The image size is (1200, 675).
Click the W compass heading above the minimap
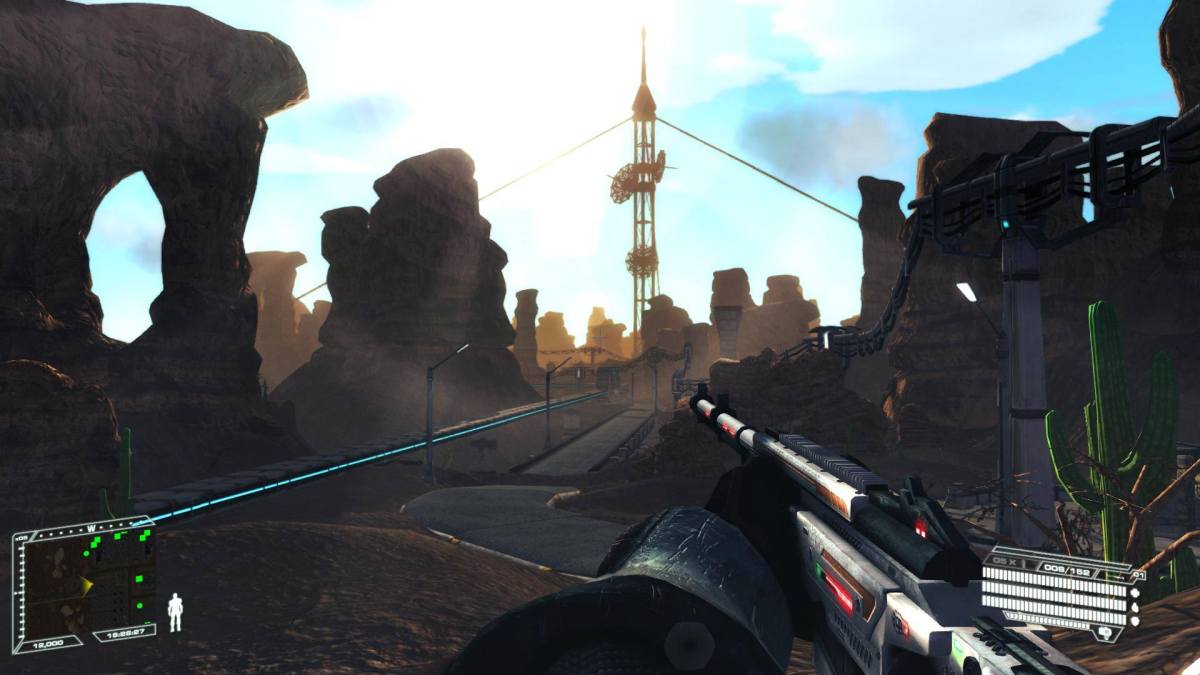click(x=91, y=527)
